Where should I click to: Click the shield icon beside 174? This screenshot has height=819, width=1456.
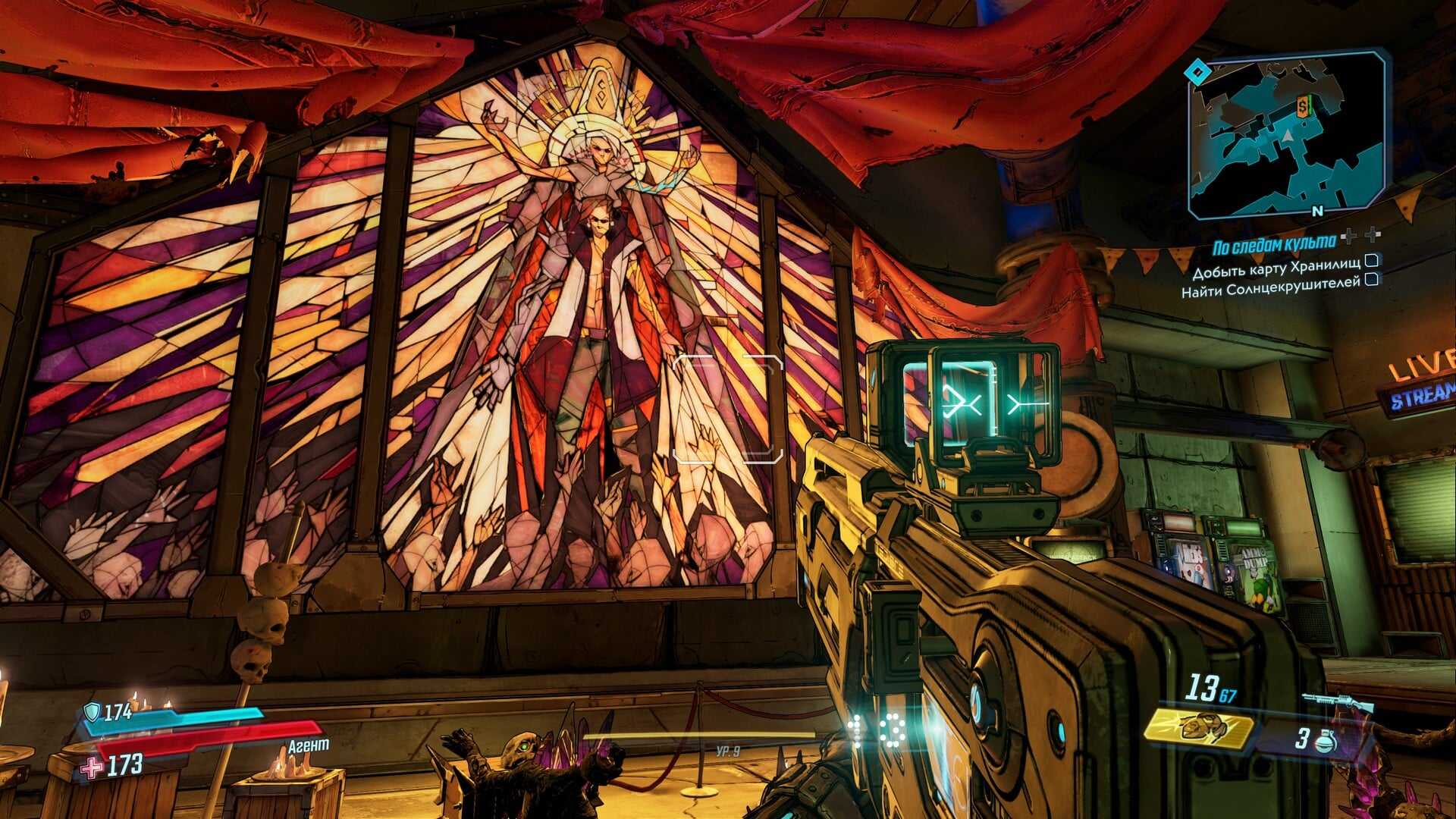click(x=92, y=711)
